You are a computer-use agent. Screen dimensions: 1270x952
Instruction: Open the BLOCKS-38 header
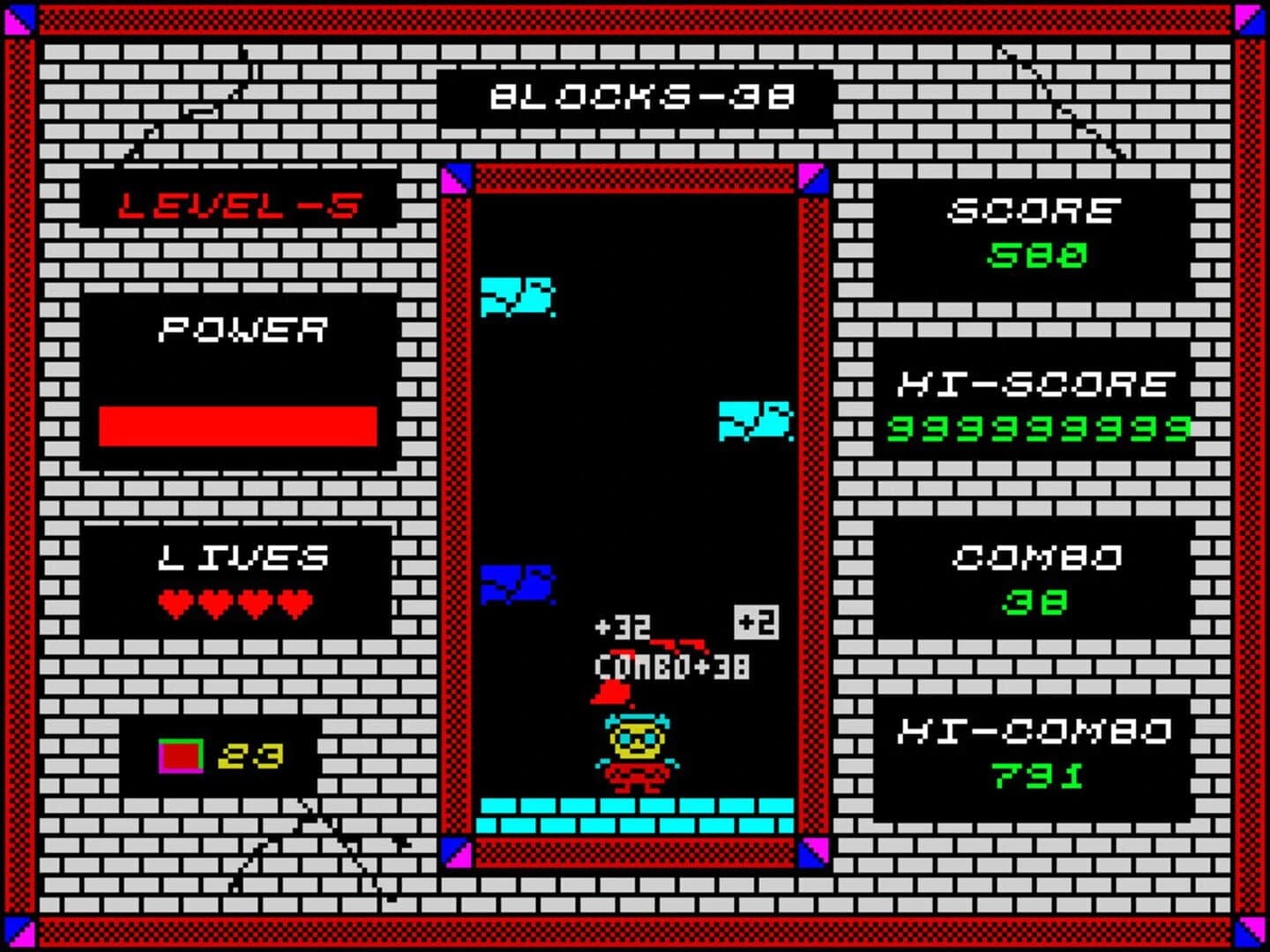[637, 97]
